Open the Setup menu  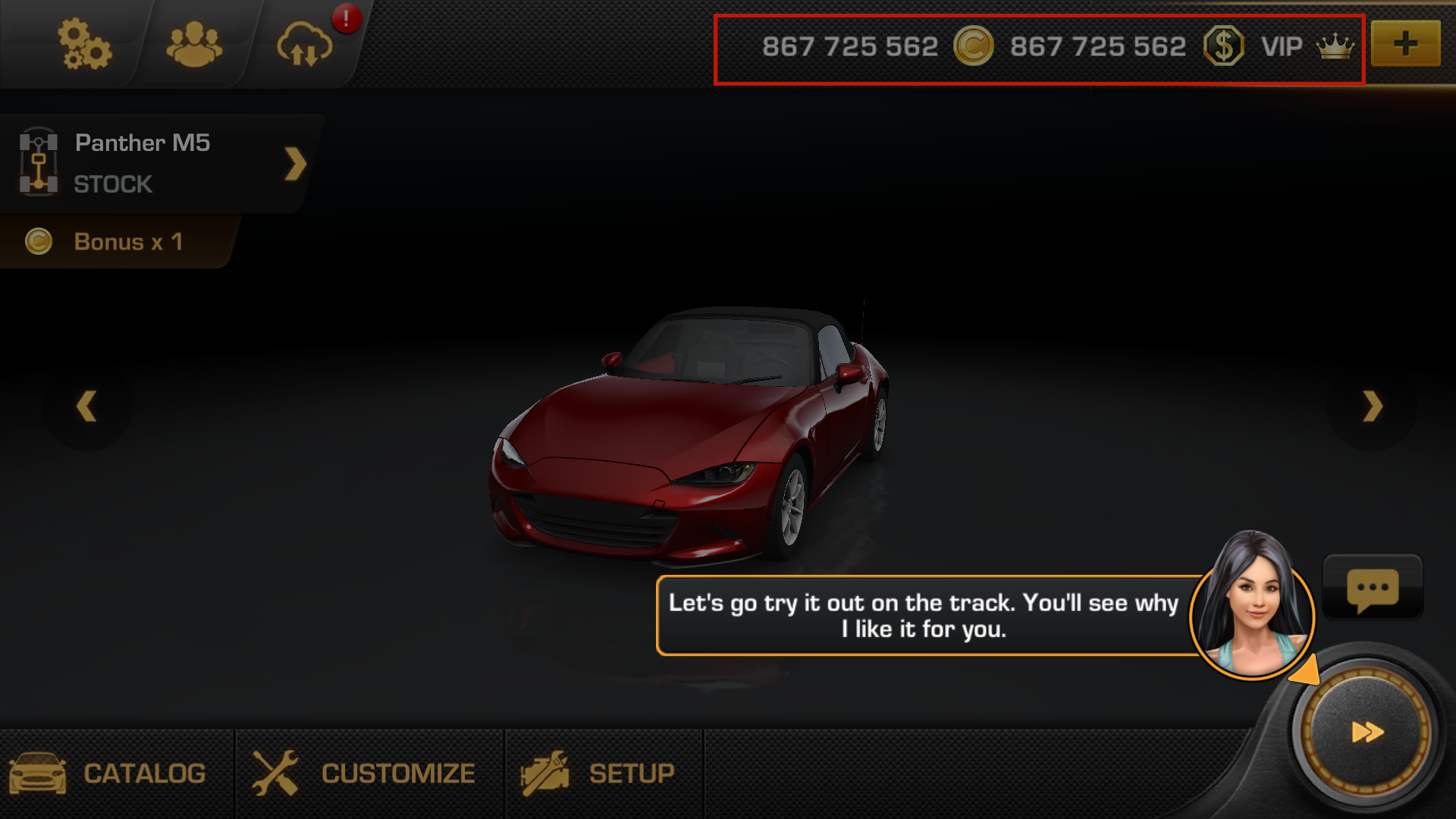(x=599, y=773)
